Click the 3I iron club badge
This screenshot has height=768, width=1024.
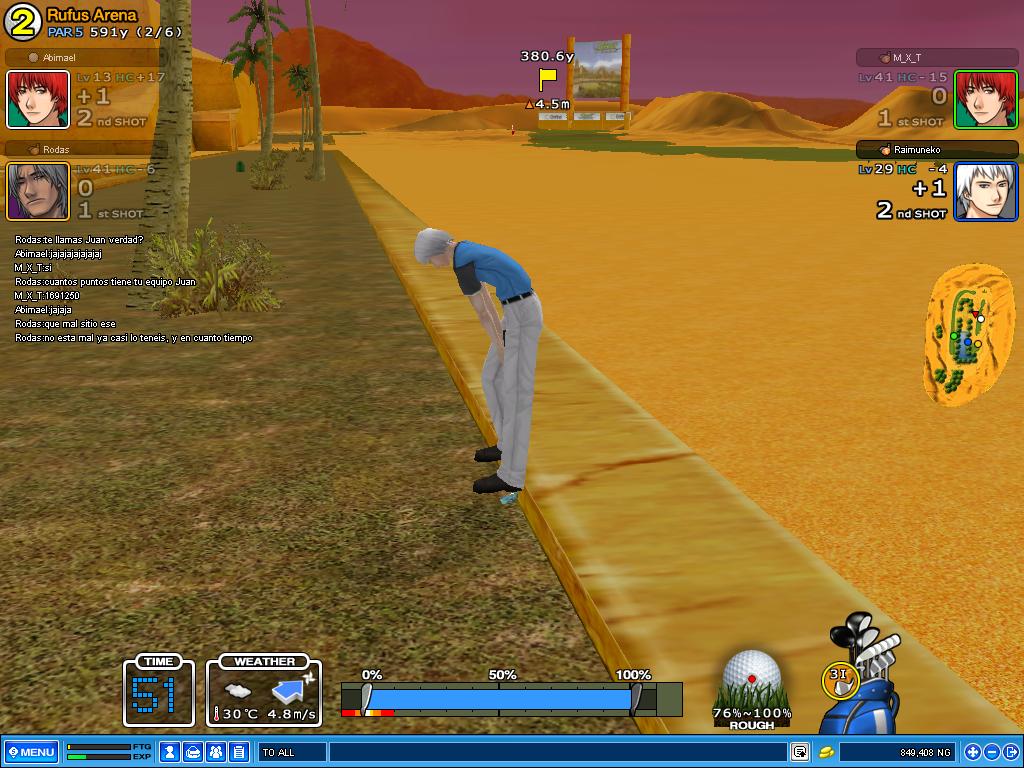[x=839, y=680]
